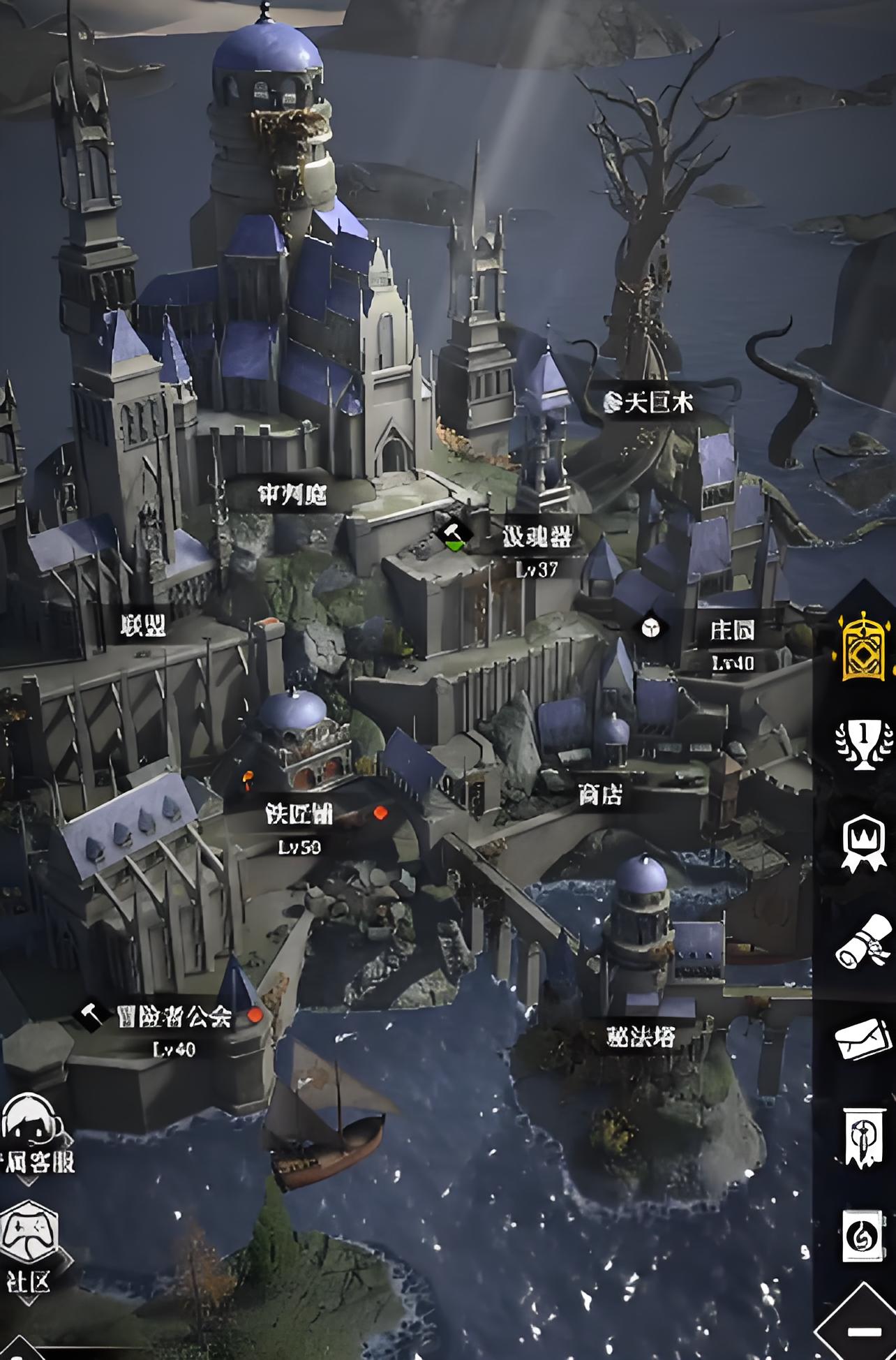Open the 审判庭 building label

click(292, 495)
